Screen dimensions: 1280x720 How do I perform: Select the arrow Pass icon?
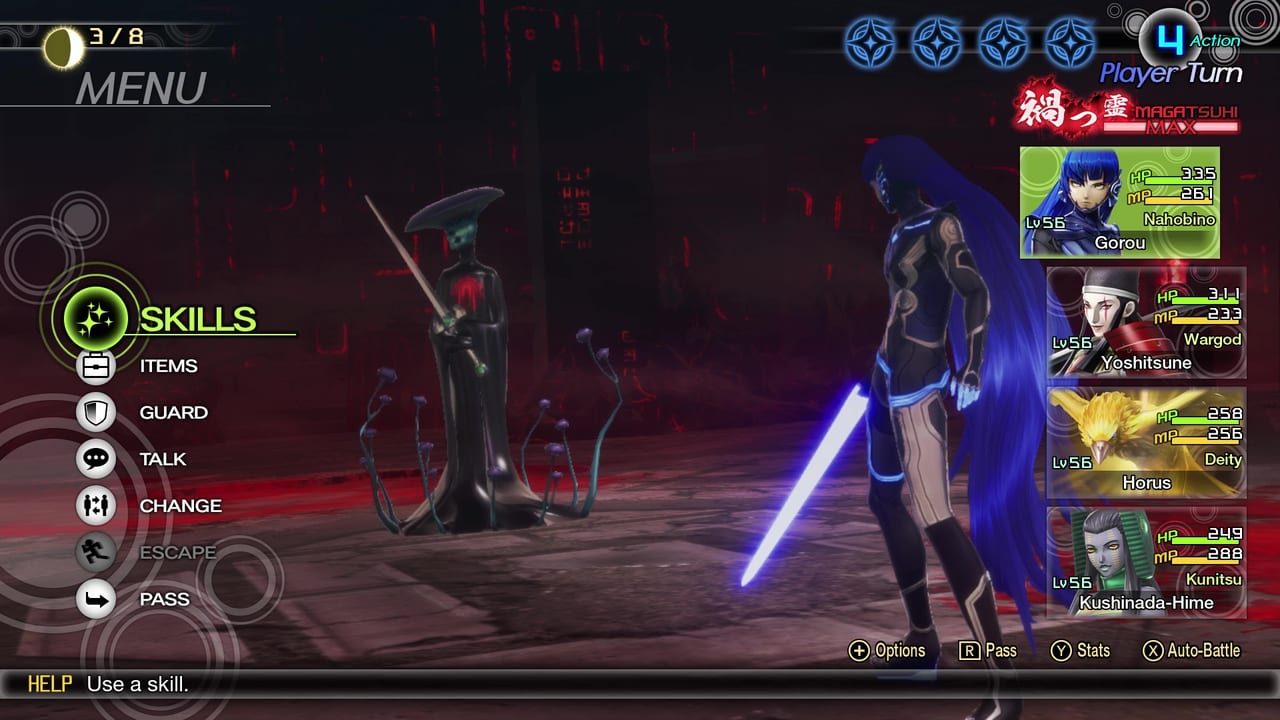[x=96, y=599]
